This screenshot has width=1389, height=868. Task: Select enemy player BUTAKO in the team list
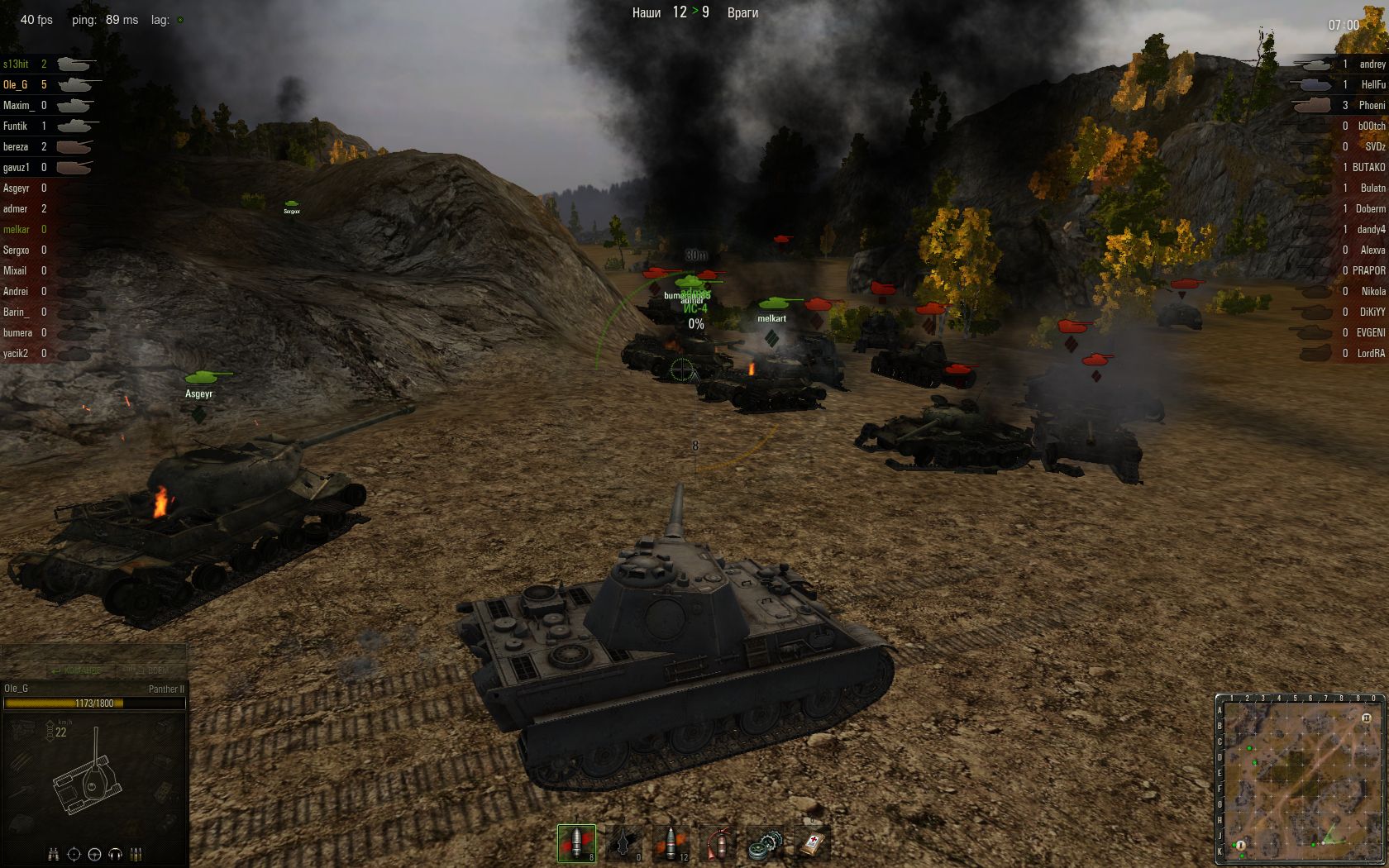click(1368, 167)
